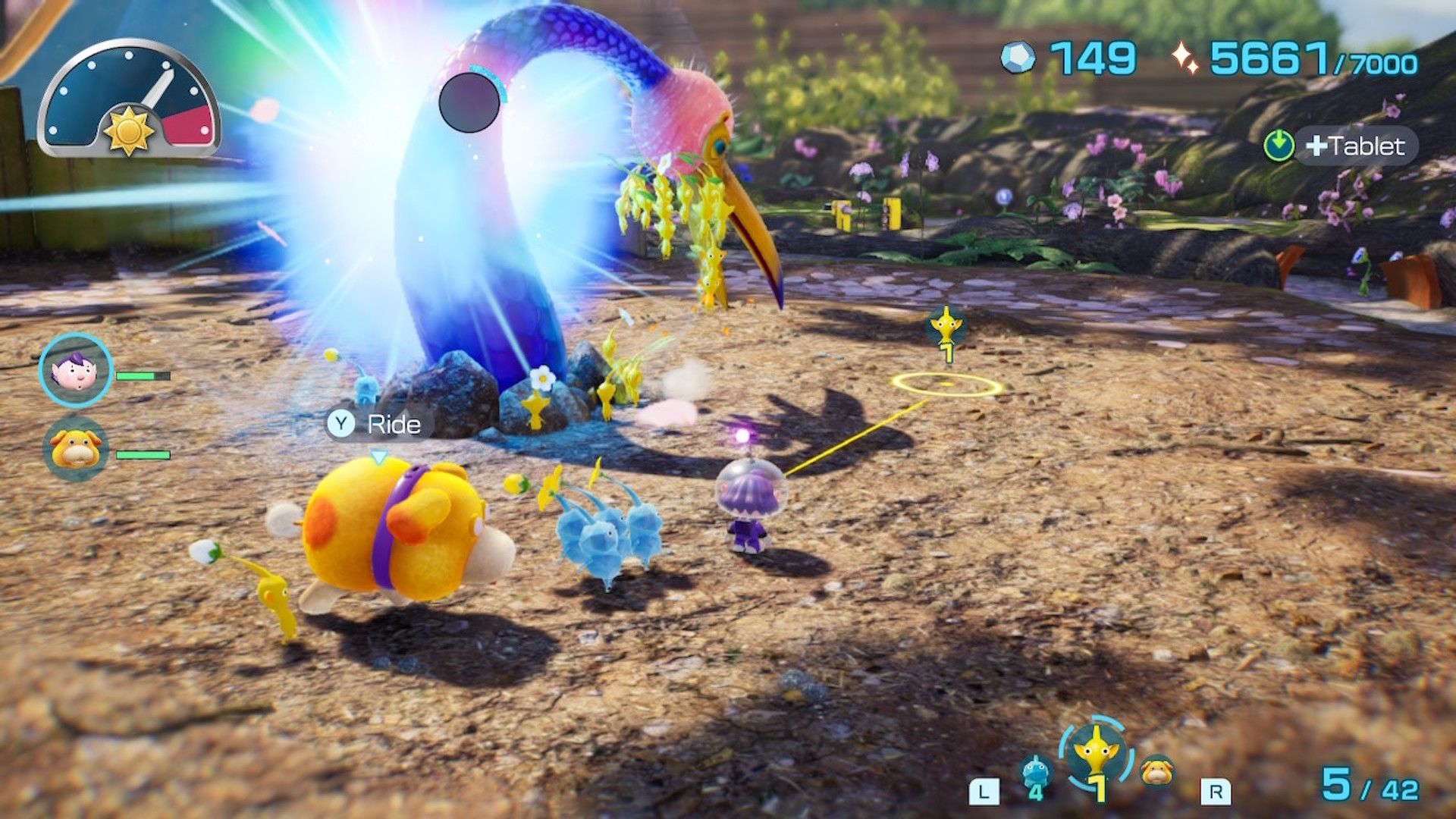The width and height of the screenshot is (1456, 819).
Task: Toggle the Ride prompt with Y
Action: click(375, 425)
